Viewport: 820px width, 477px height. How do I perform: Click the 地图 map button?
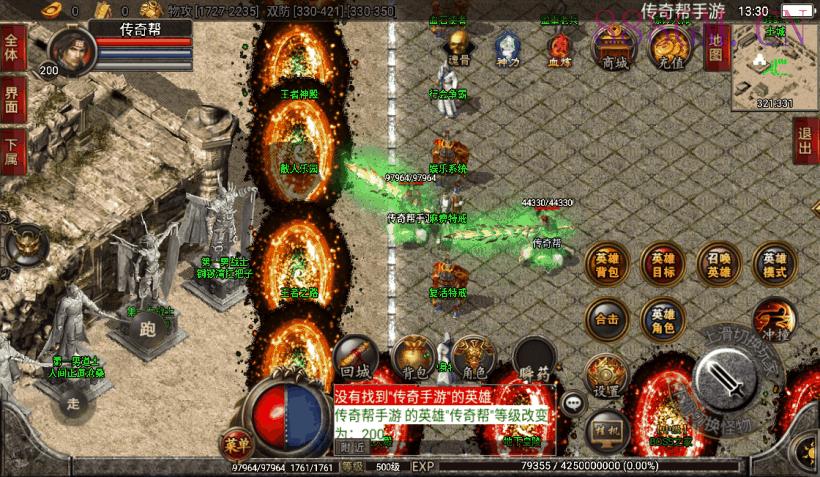[x=714, y=46]
